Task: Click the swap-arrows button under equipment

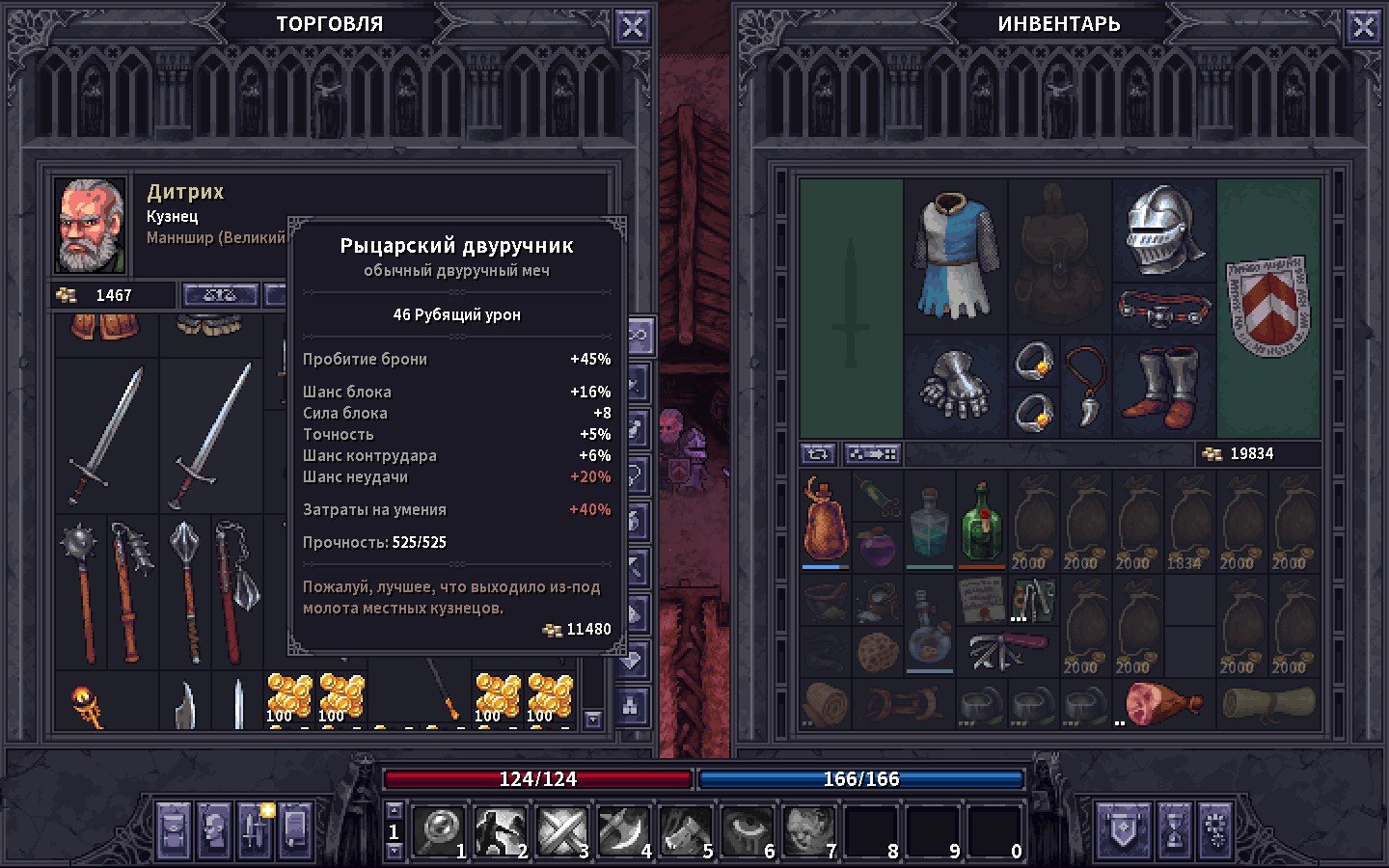Action: point(818,453)
